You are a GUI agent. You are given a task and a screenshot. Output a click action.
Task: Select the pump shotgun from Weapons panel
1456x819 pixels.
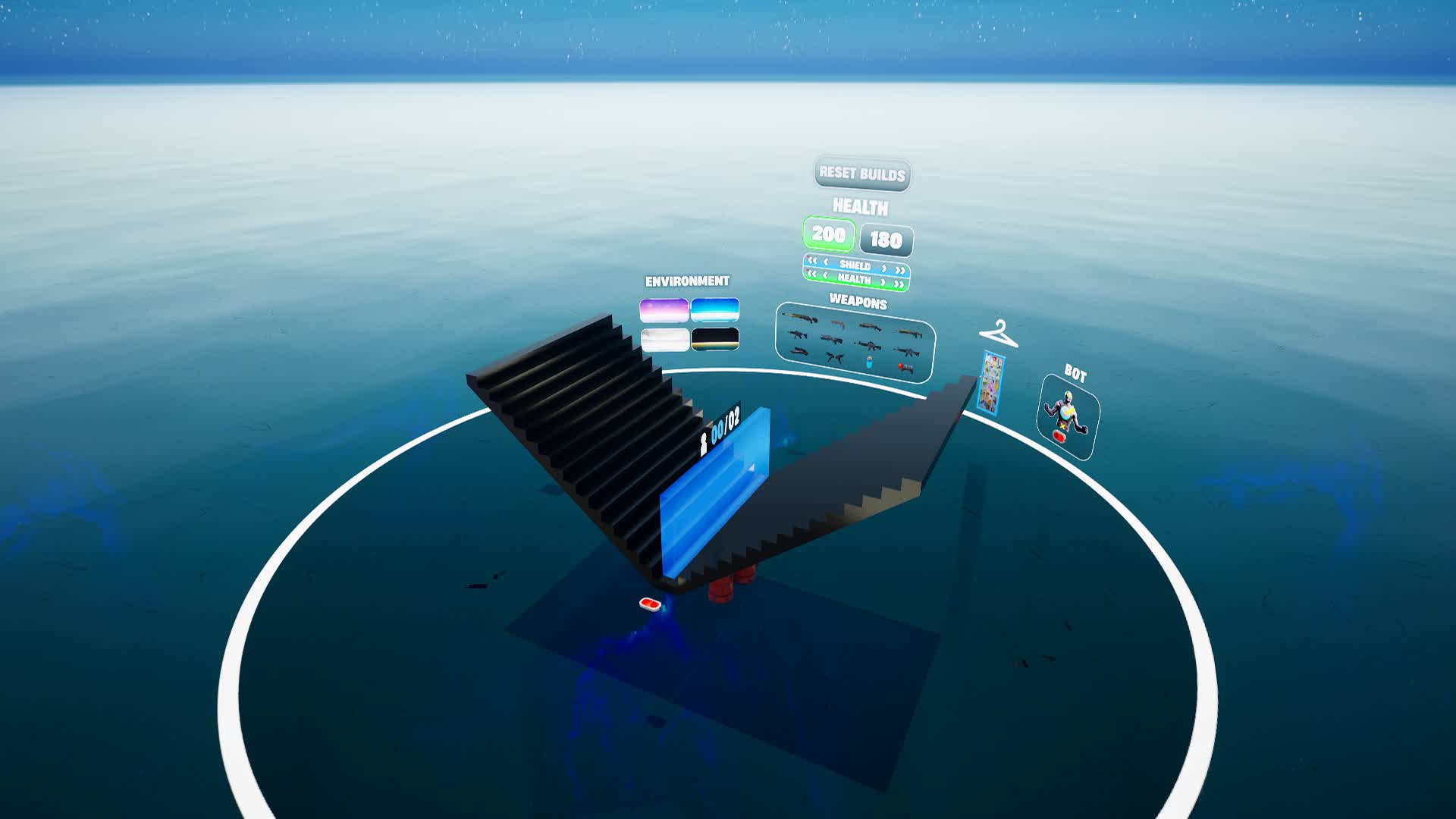[869, 326]
